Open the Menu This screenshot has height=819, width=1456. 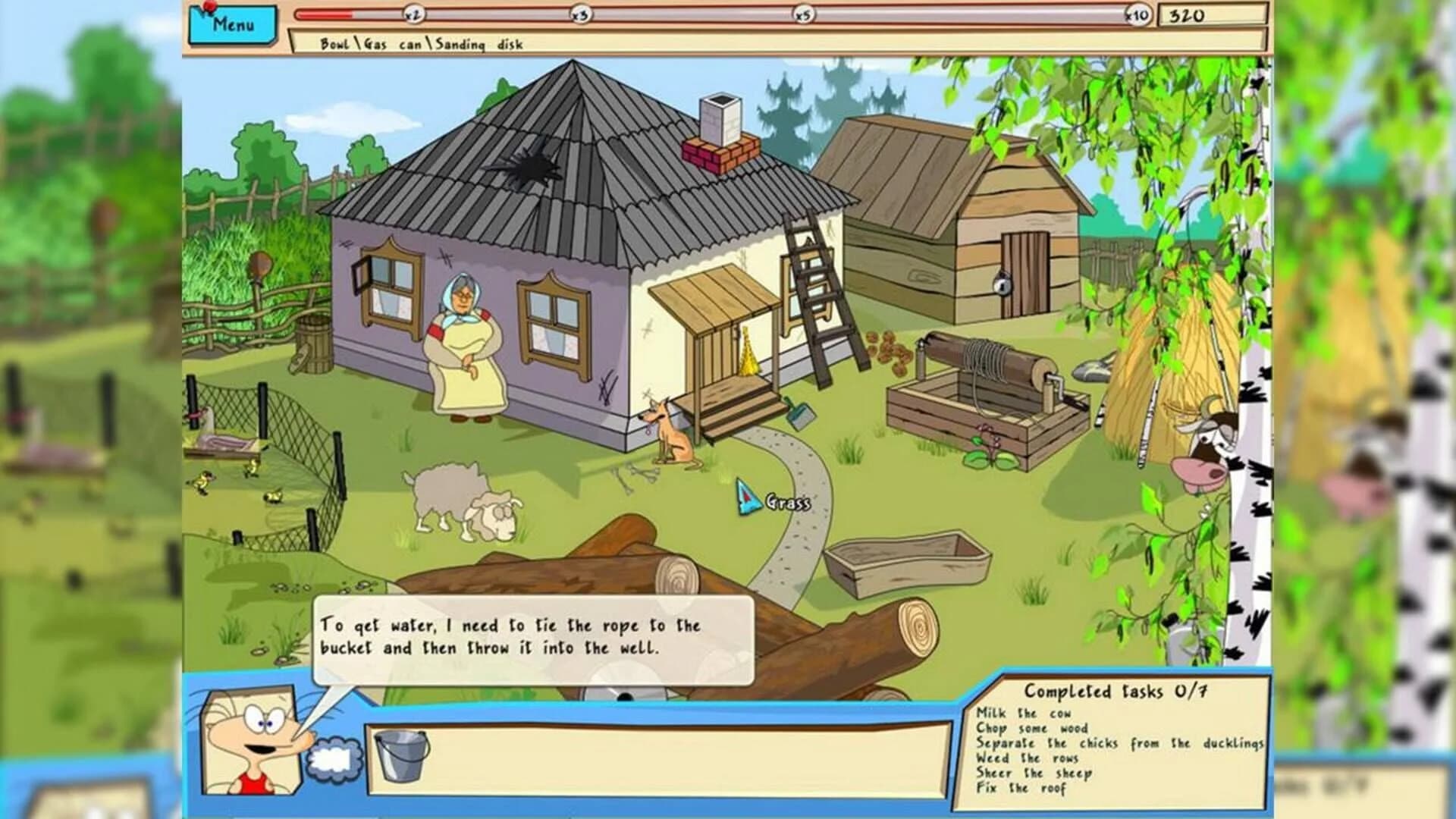pyautogui.click(x=231, y=25)
